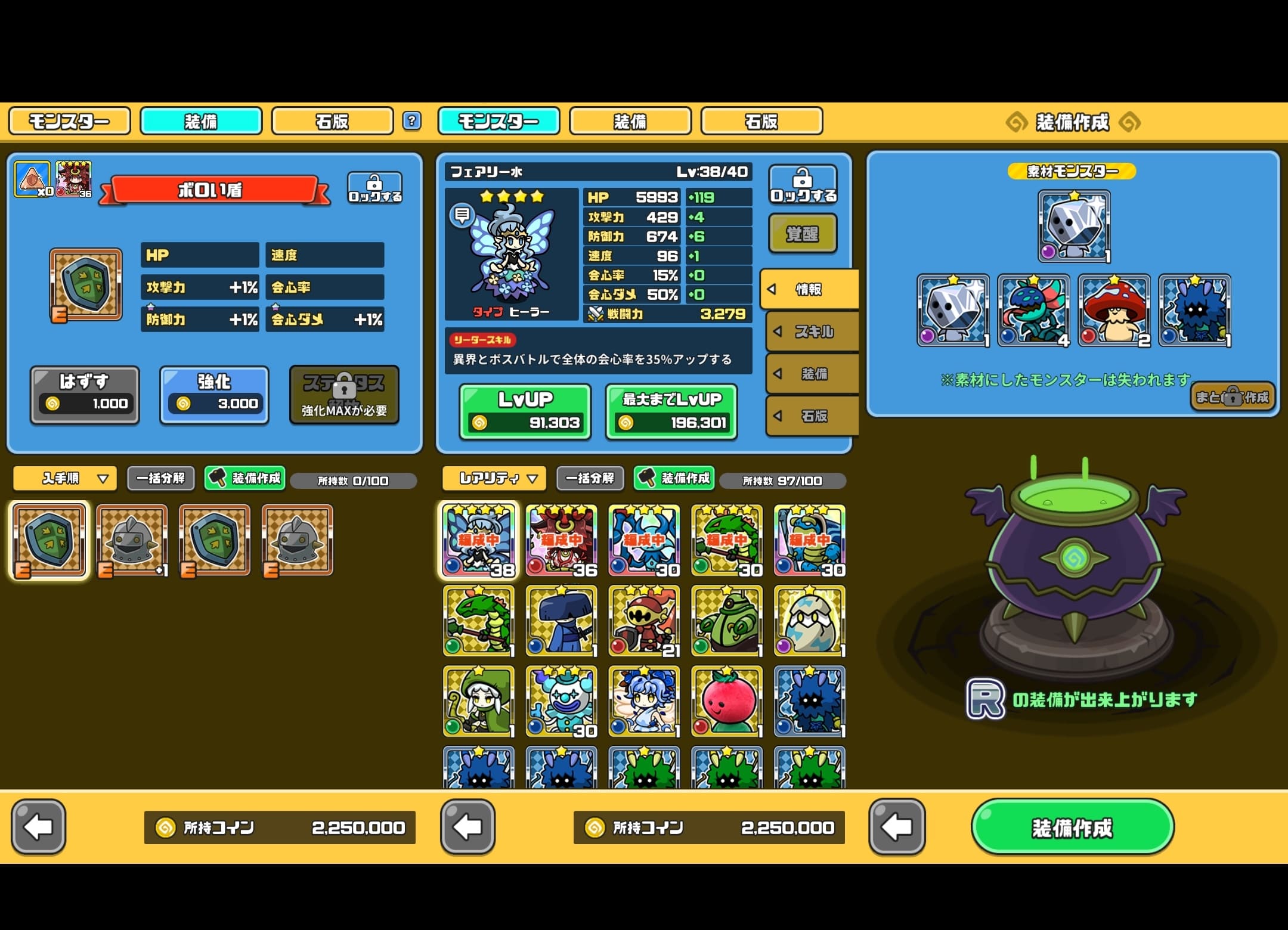Select the clown monster tile
Viewport: 1288px width, 930px height.
click(x=561, y=701)
